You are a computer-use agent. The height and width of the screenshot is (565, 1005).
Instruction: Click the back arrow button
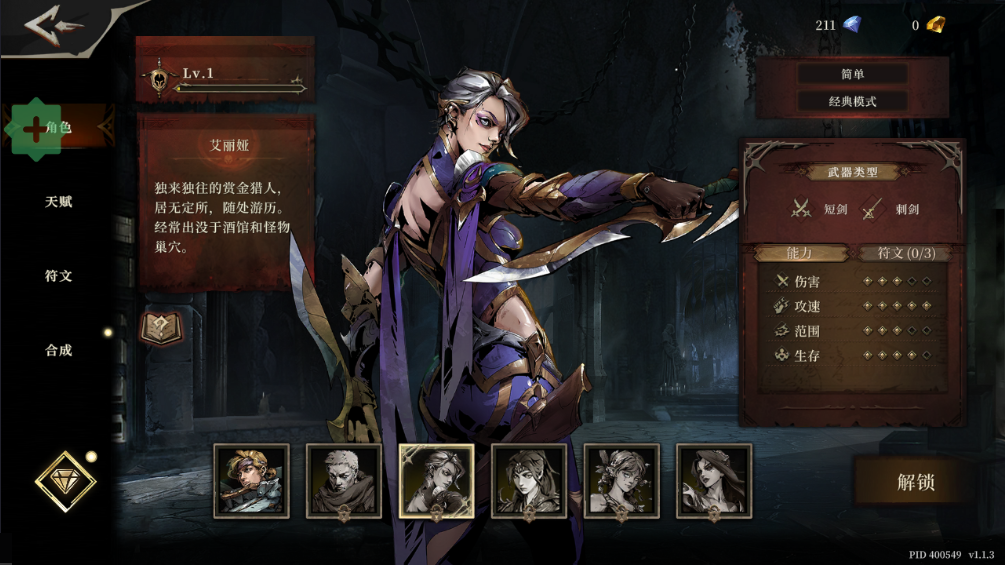click(52, 26)
